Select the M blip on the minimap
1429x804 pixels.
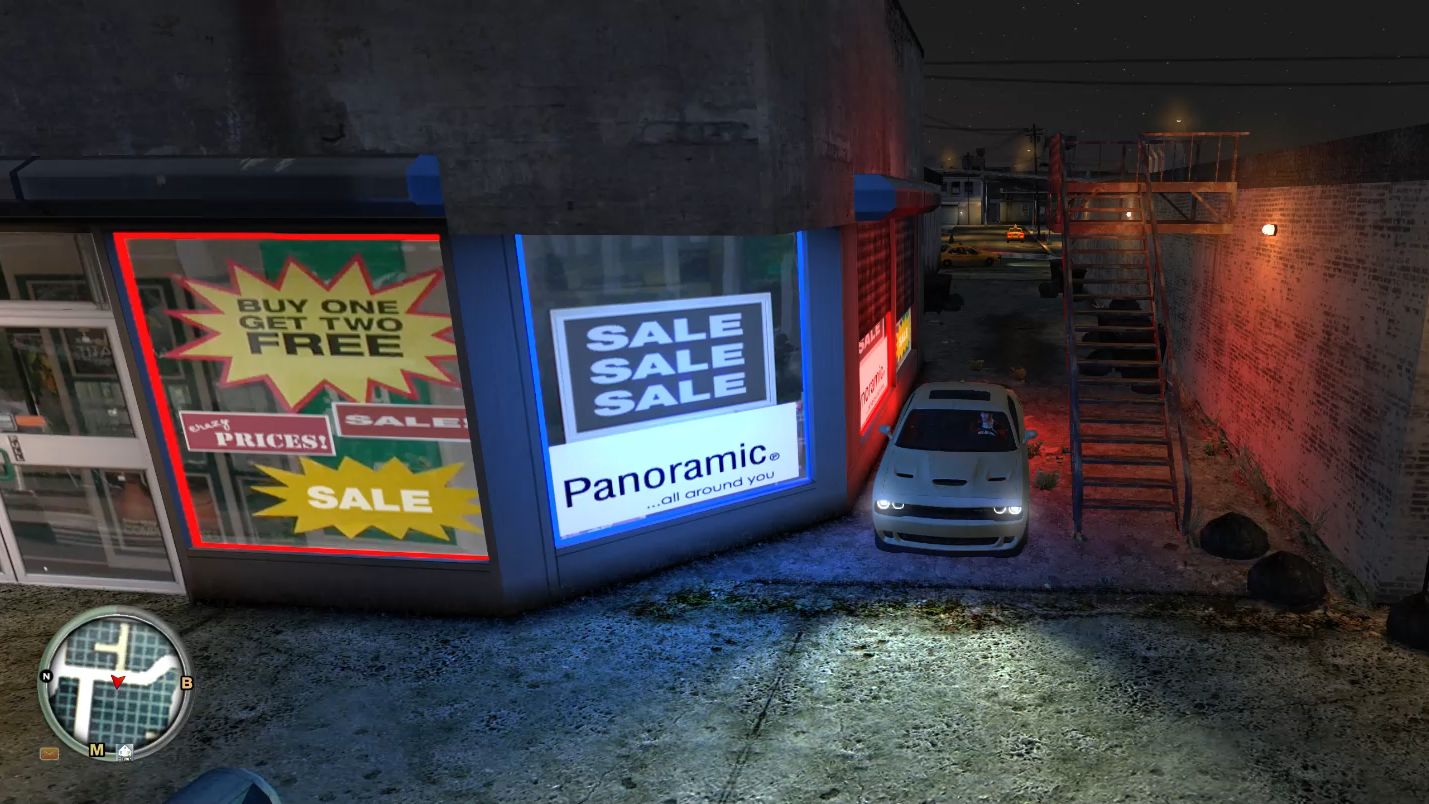tap(97, 750)
